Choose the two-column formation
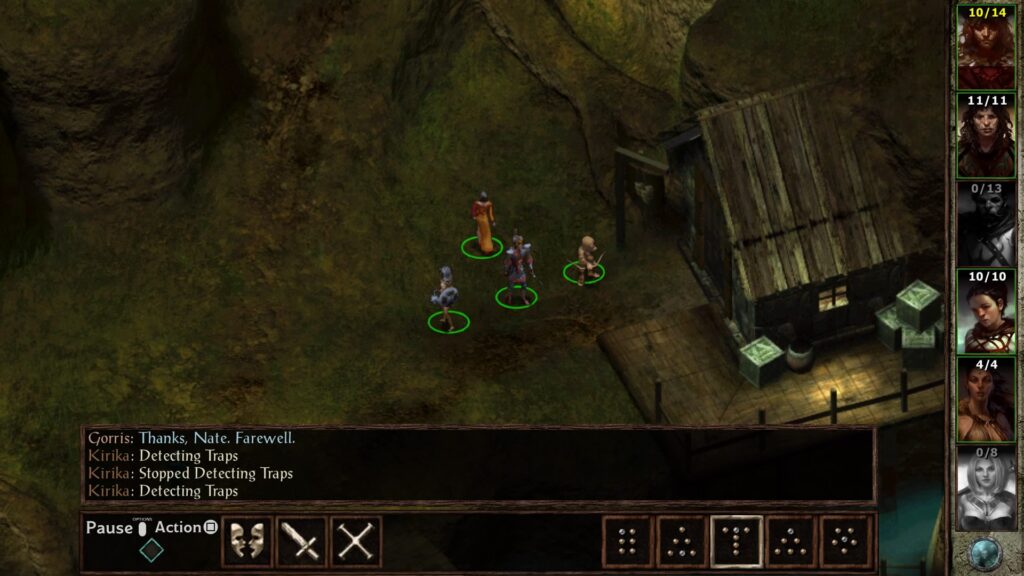Image resolution: width=1024 pixels, height=576 pixels. [628, 541]
